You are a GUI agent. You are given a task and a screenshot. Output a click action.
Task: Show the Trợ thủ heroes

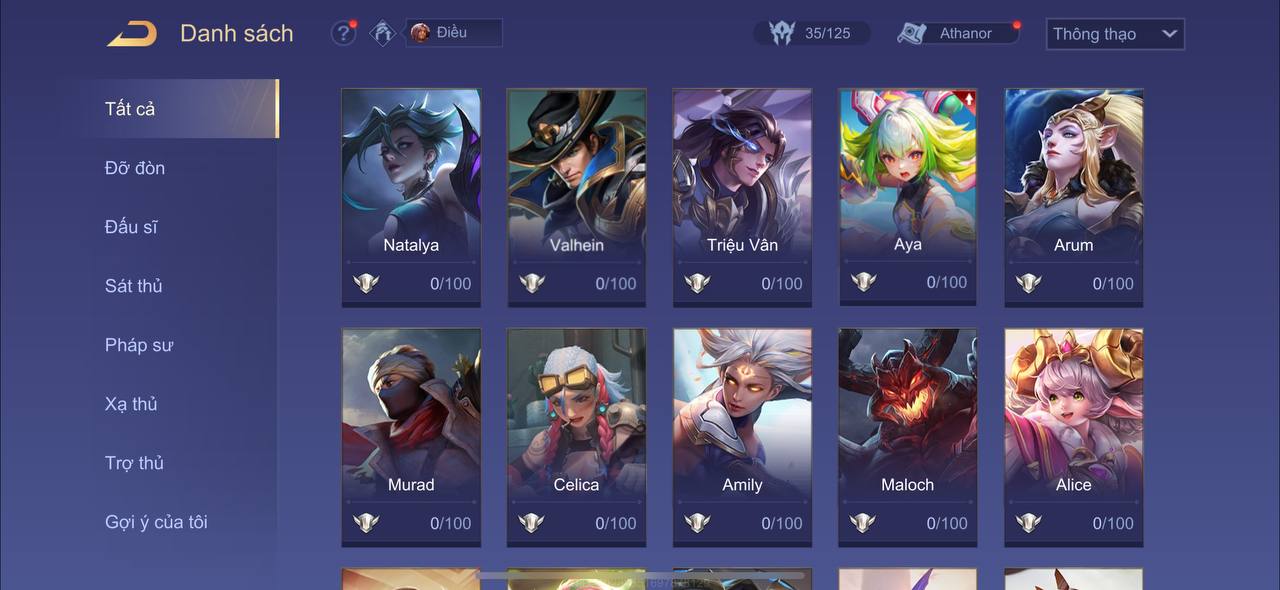pos(134,463)
